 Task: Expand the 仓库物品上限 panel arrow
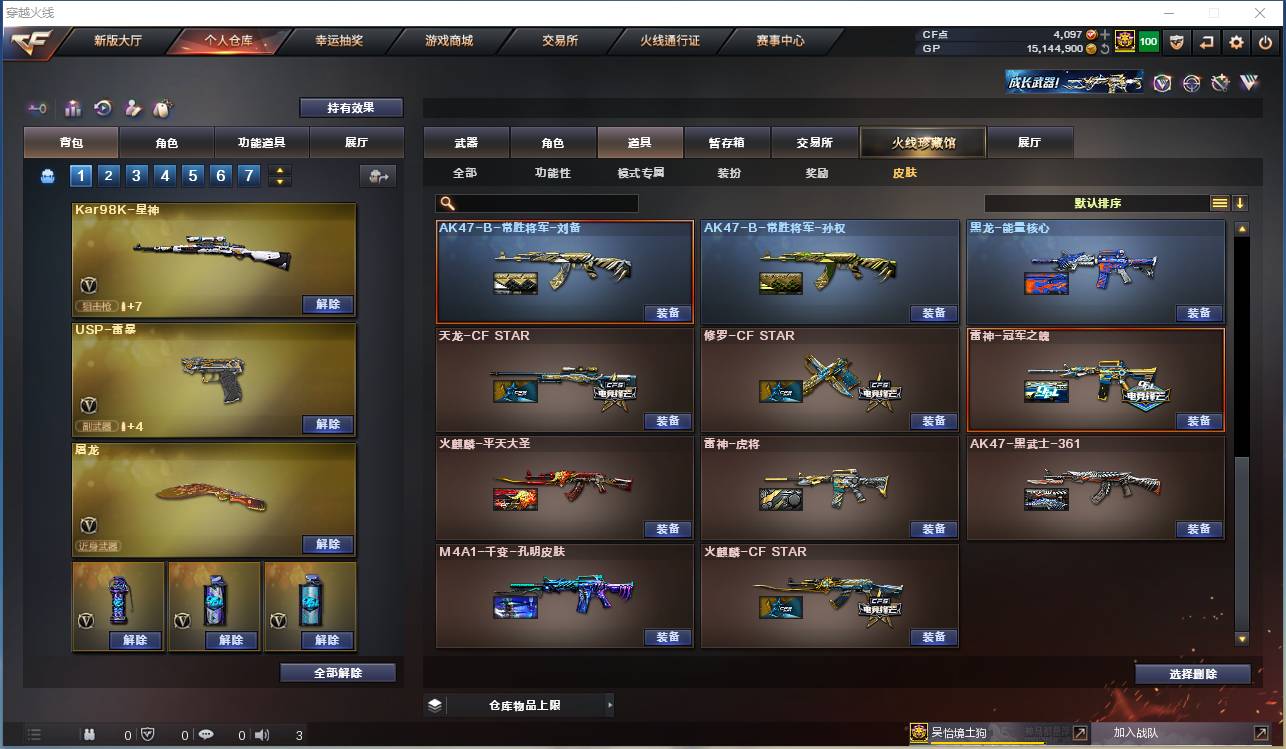click(x=610, y=704)
